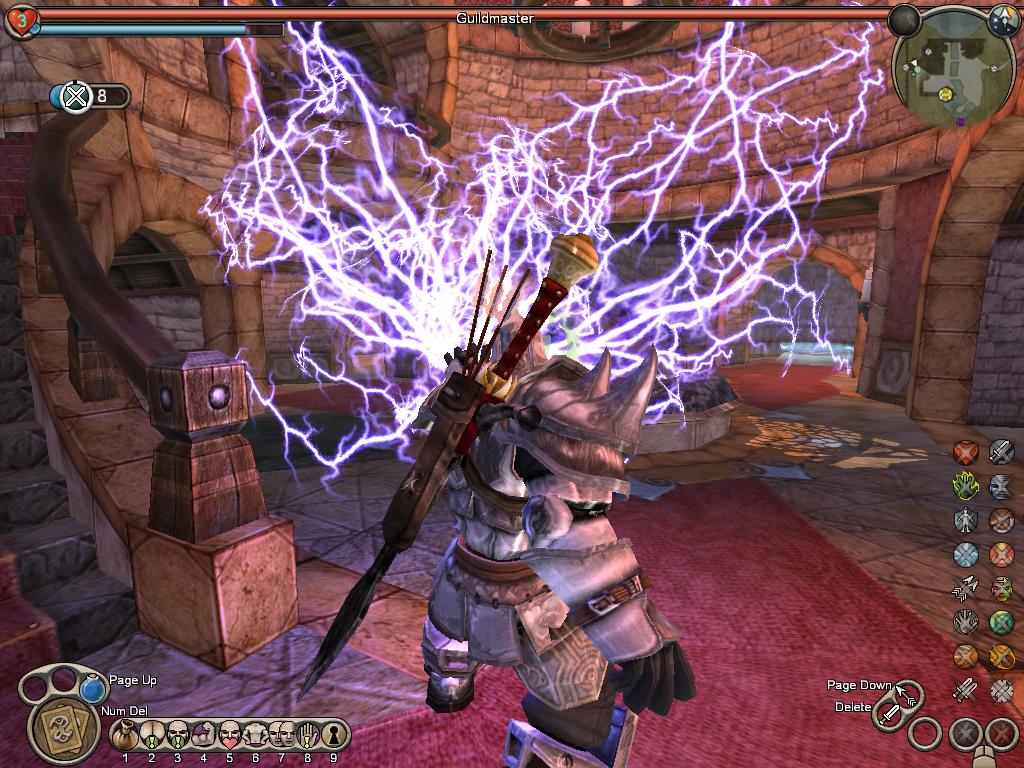Pick the green-faced head spell icon
The width and height of the screenshot is (1024, 768).
1001,588
